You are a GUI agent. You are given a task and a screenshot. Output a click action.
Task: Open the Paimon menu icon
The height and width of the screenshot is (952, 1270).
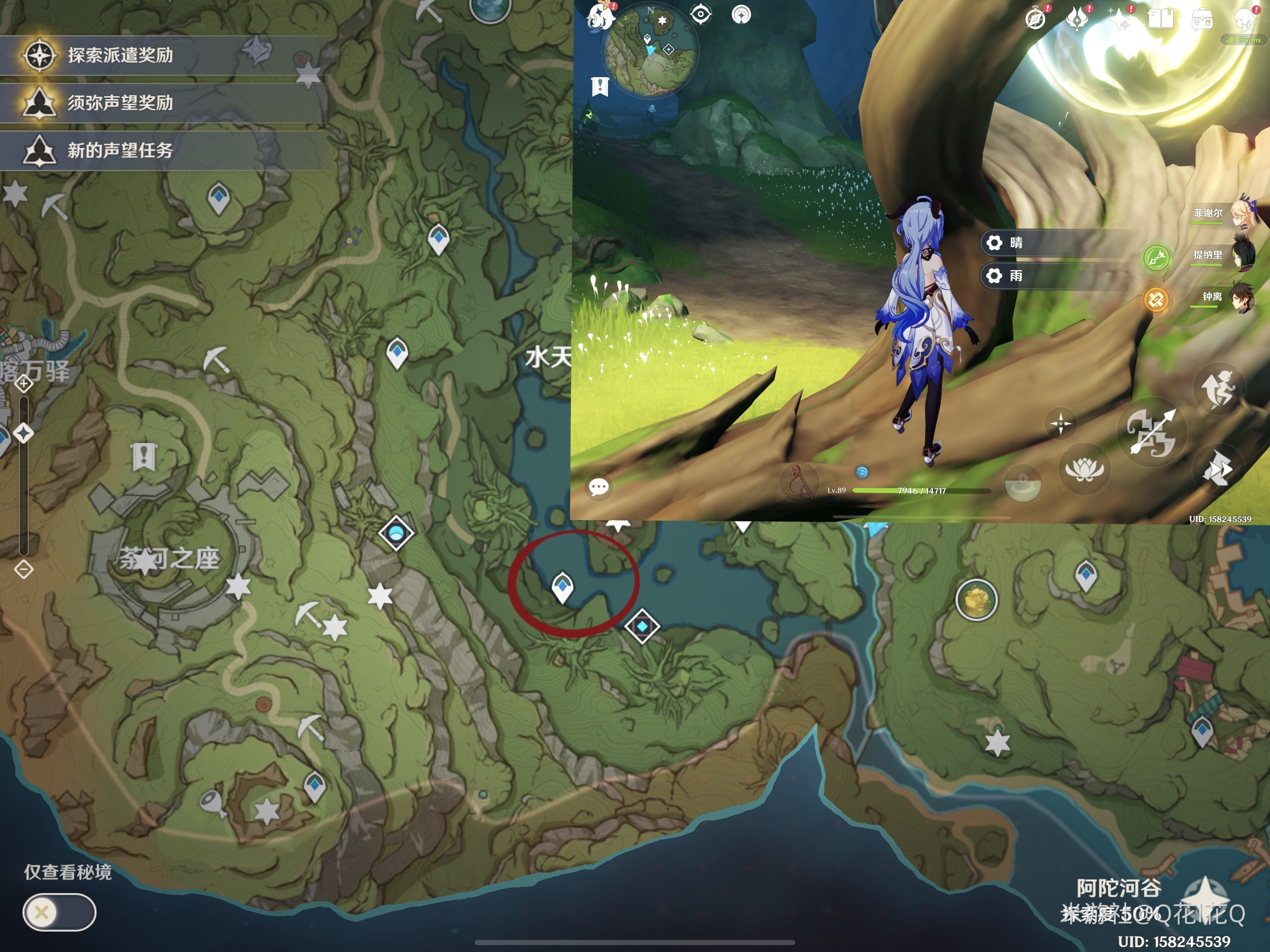tap(601, 16)
